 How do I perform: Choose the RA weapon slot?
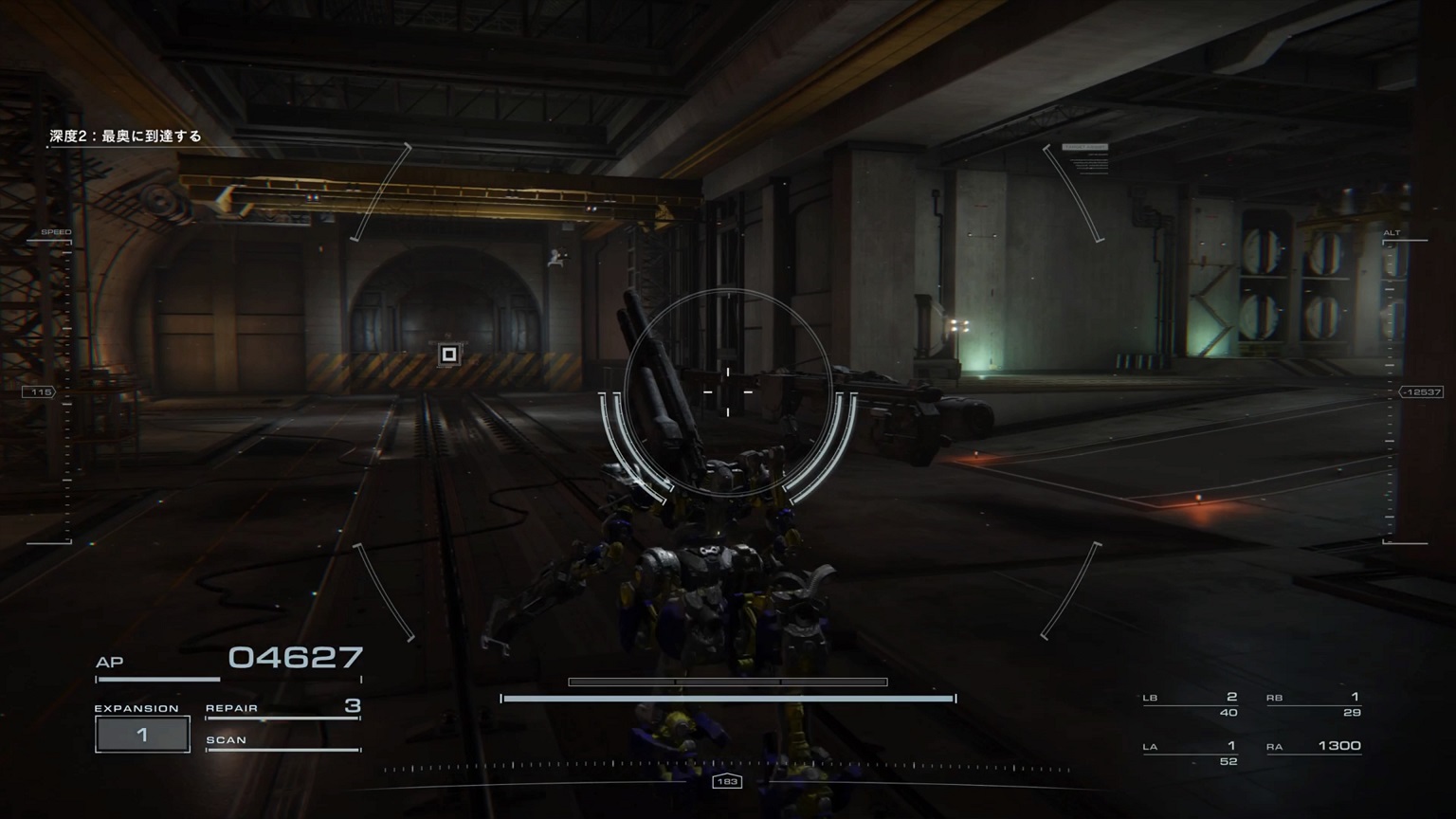[x=1313, y=747]
